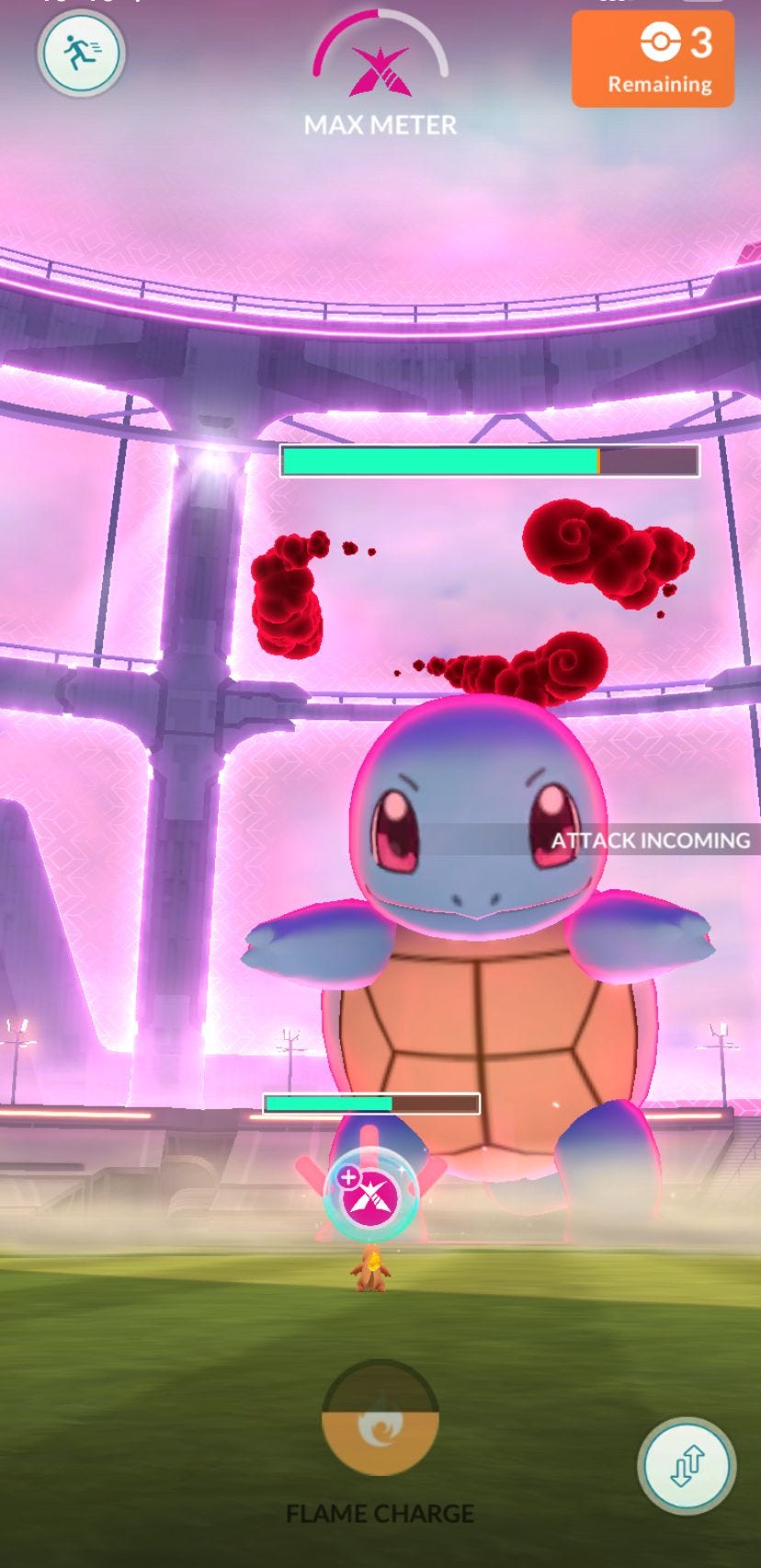
Task: Tap the orange 3 Remaining Pokémon counter
Action: click(x=653, y=60)
